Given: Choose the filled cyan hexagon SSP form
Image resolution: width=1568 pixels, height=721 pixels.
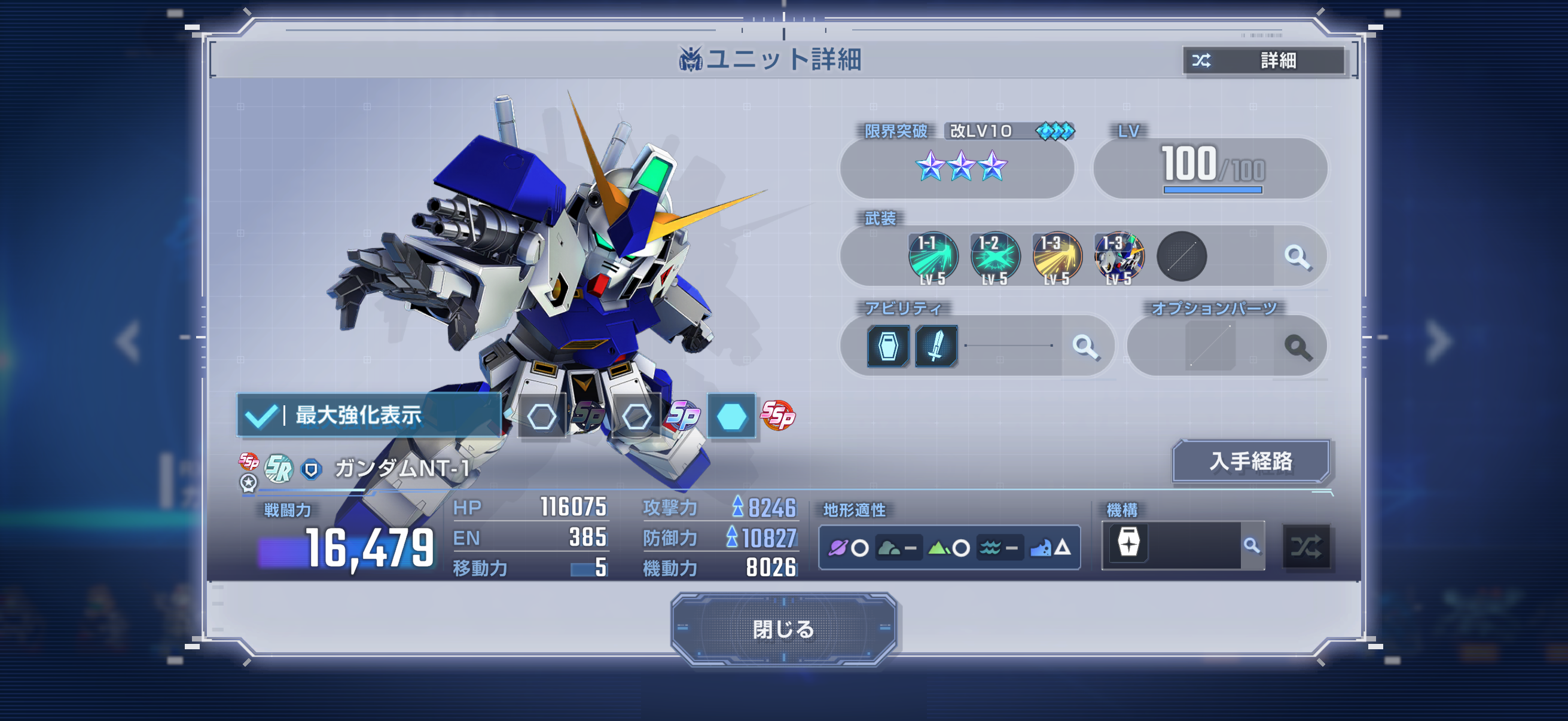Looking at the screenshot, I should pos(731,416).
